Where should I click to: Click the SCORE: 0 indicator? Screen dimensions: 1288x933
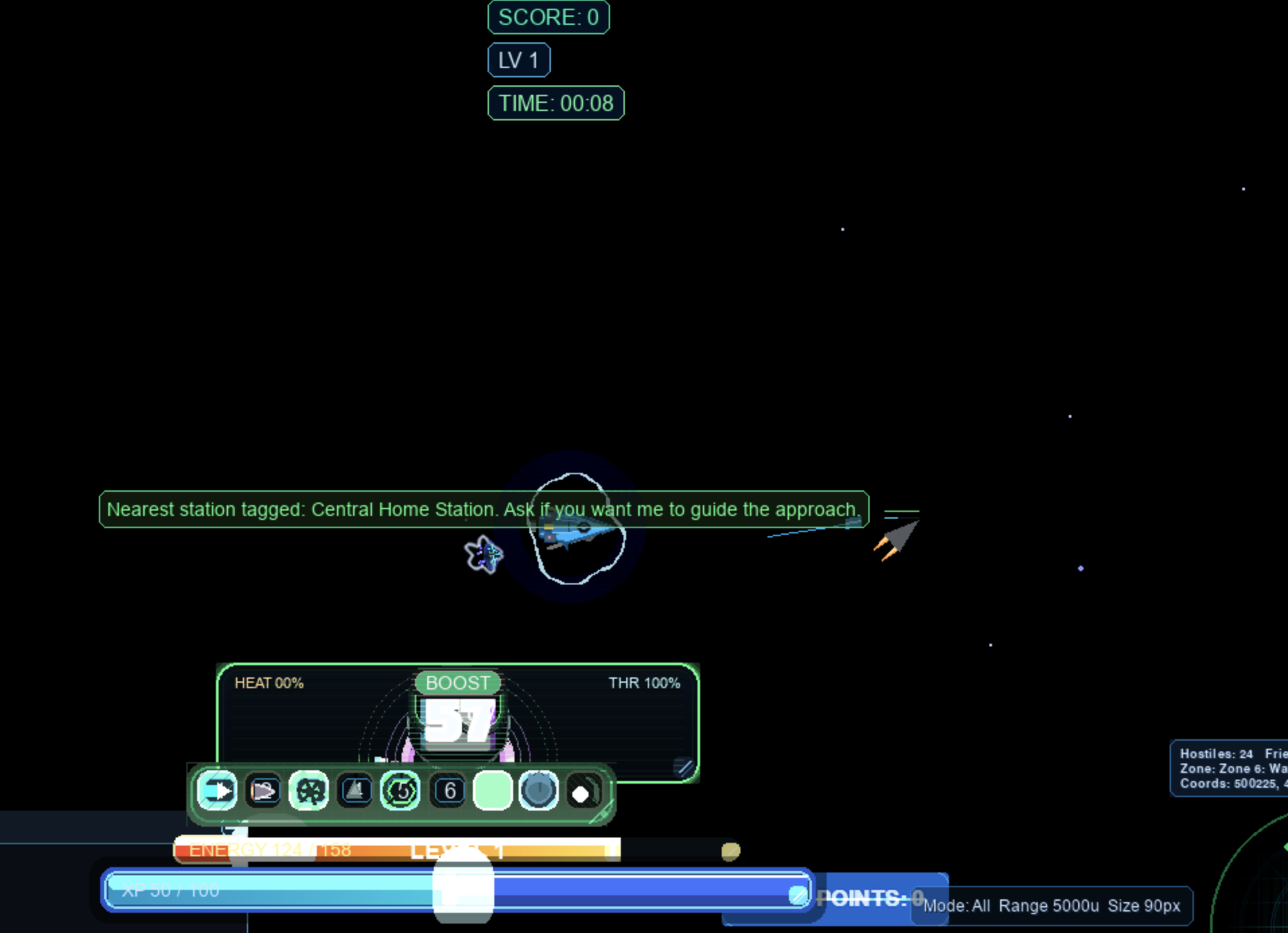(547, 17)
